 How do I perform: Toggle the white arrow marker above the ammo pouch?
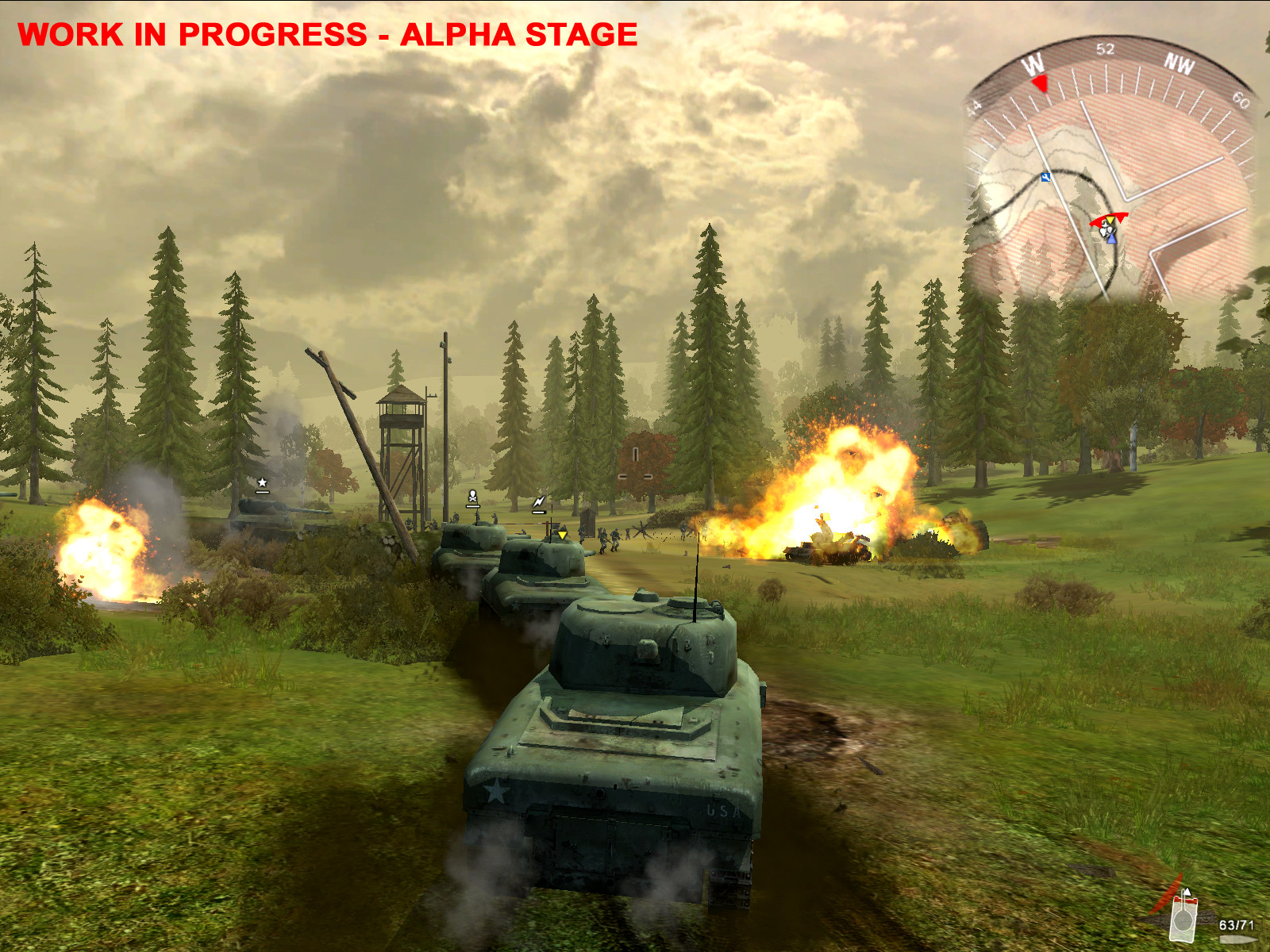[x=1187, y=892]
